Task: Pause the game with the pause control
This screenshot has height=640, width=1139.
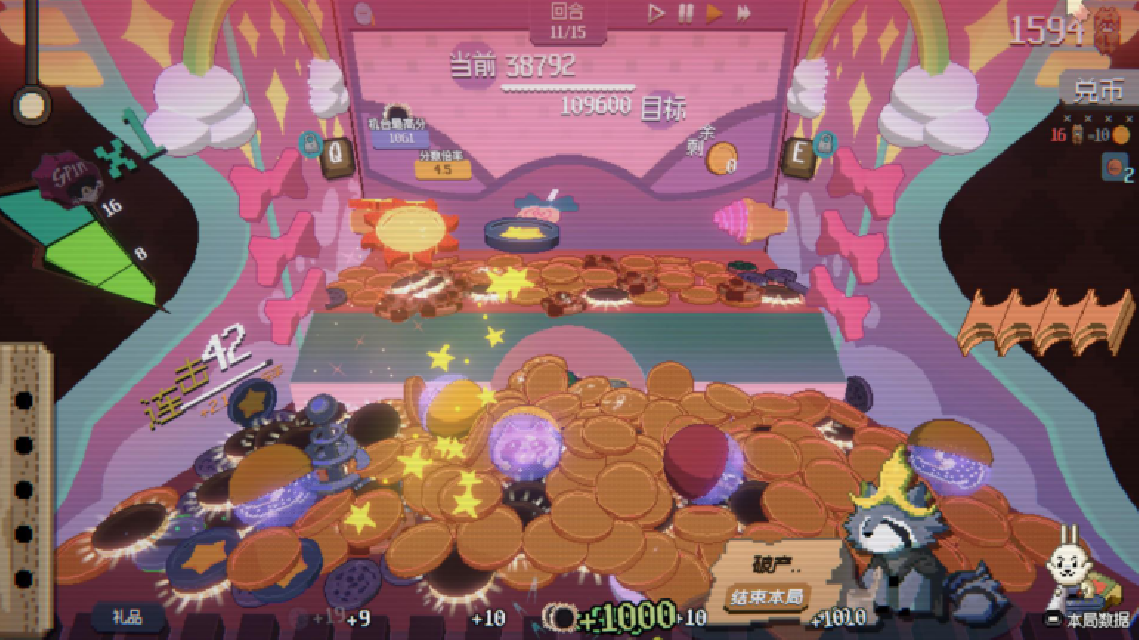Action: pos(685,13)
